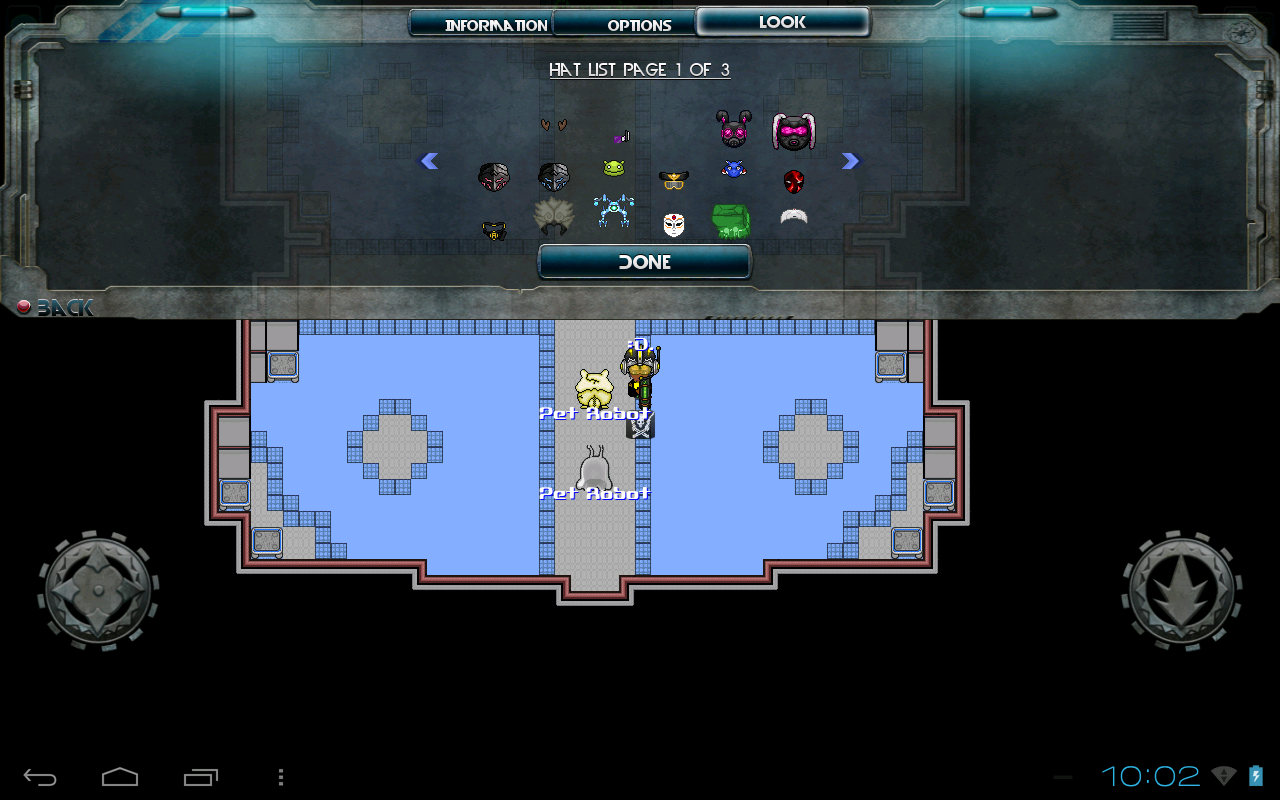Choose the blue horned creature hat
Screen dimensions: 1280x800
[x=733, y=170]
